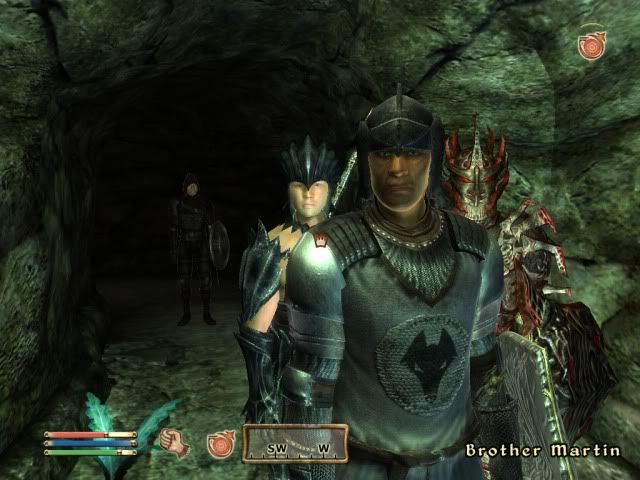Viewport: 640px width, 480px height.
Task: Click the compass heading strip
Action: tap(294, 445)
